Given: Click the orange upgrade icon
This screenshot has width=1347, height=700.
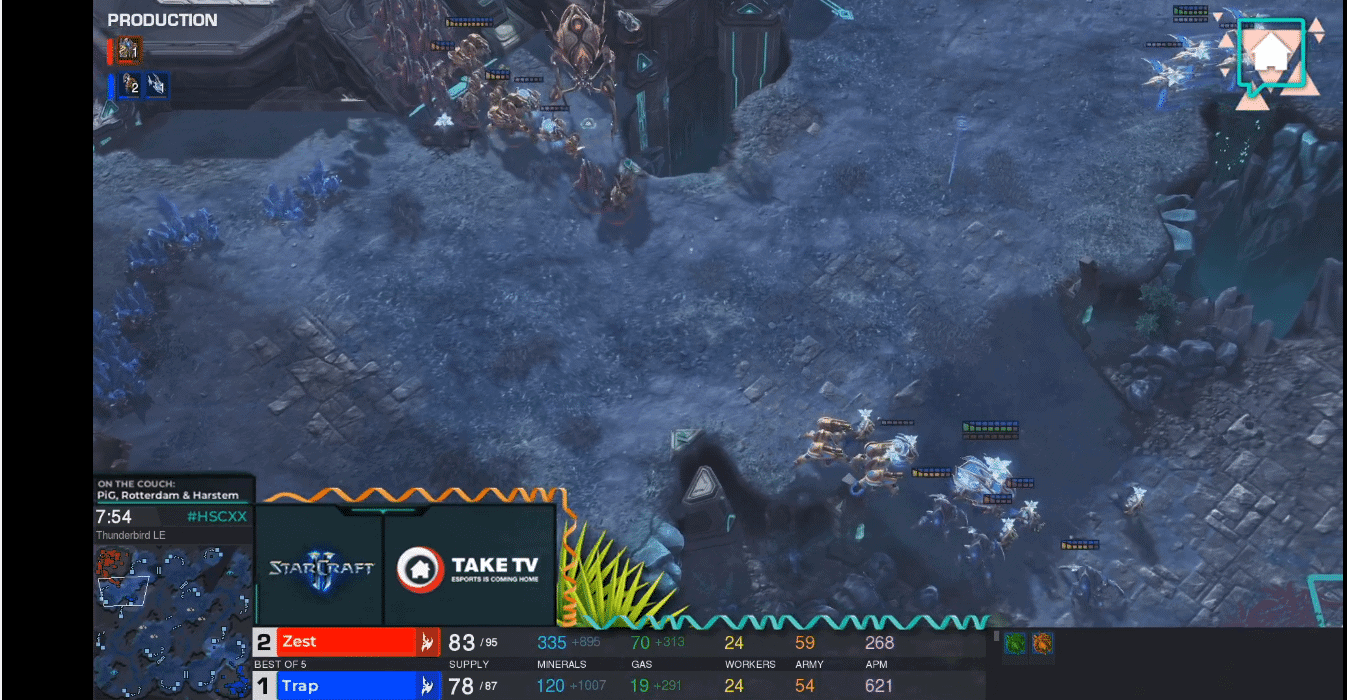Looking at the screenshot, I should tap(1042, 643).
